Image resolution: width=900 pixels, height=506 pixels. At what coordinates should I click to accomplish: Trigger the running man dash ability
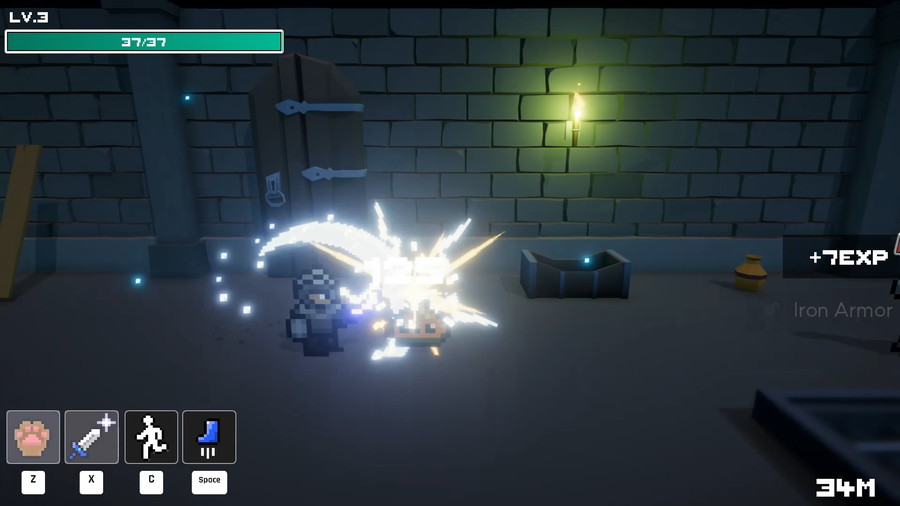click(x=151, y=437)
